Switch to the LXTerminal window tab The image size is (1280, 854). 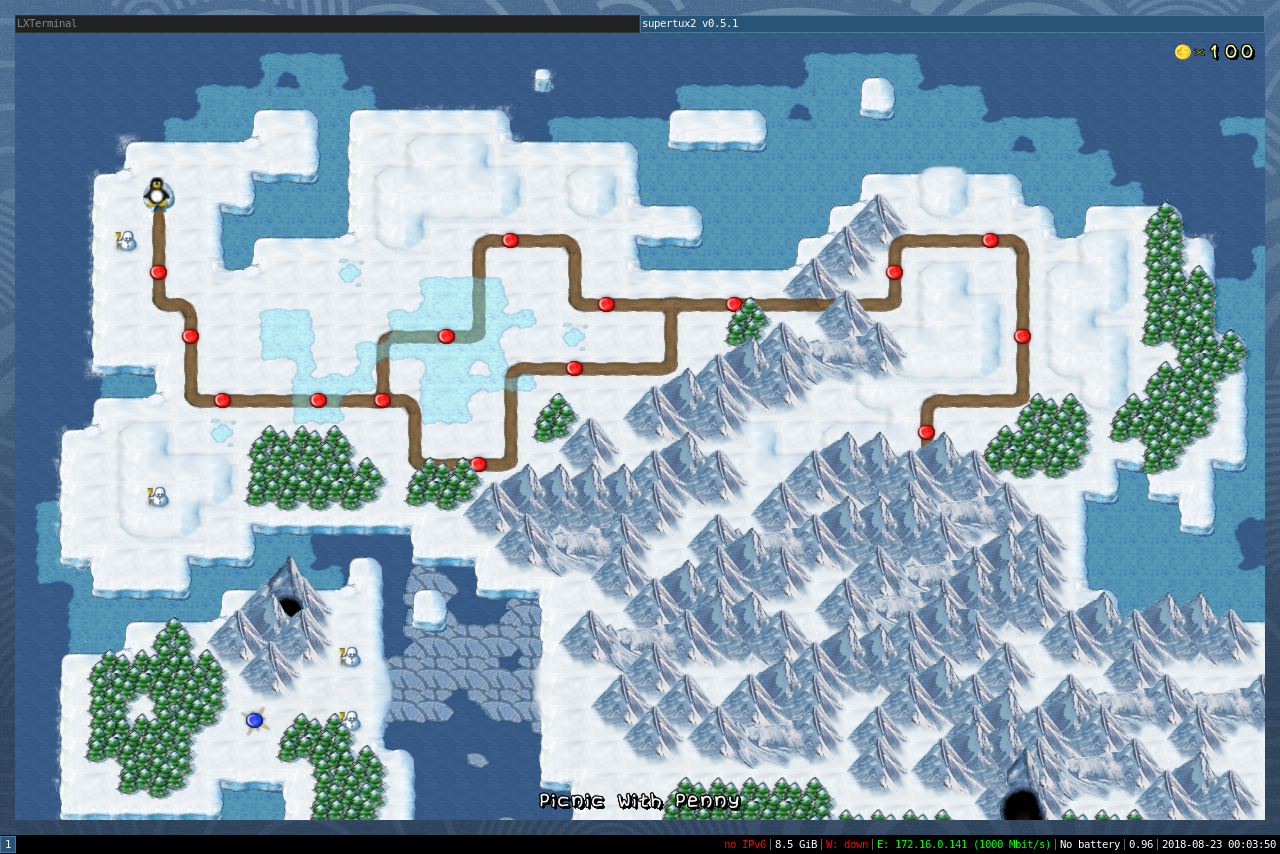click(x=327, y=24)
